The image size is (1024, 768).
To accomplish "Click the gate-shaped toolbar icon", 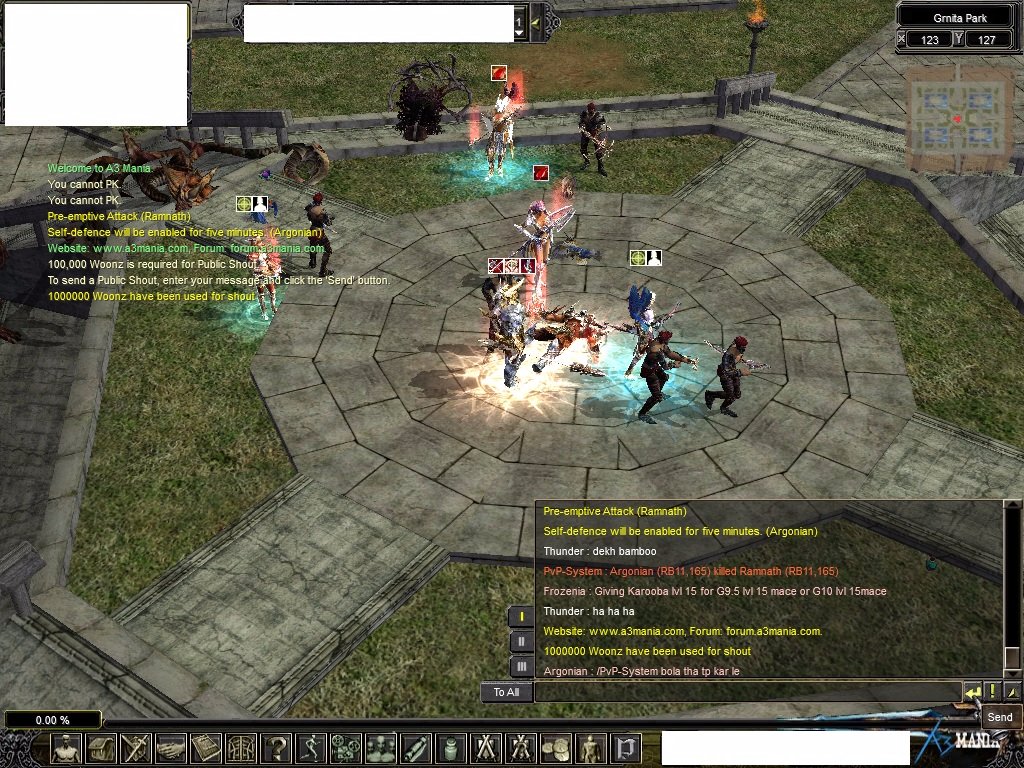I will point(626,748).
